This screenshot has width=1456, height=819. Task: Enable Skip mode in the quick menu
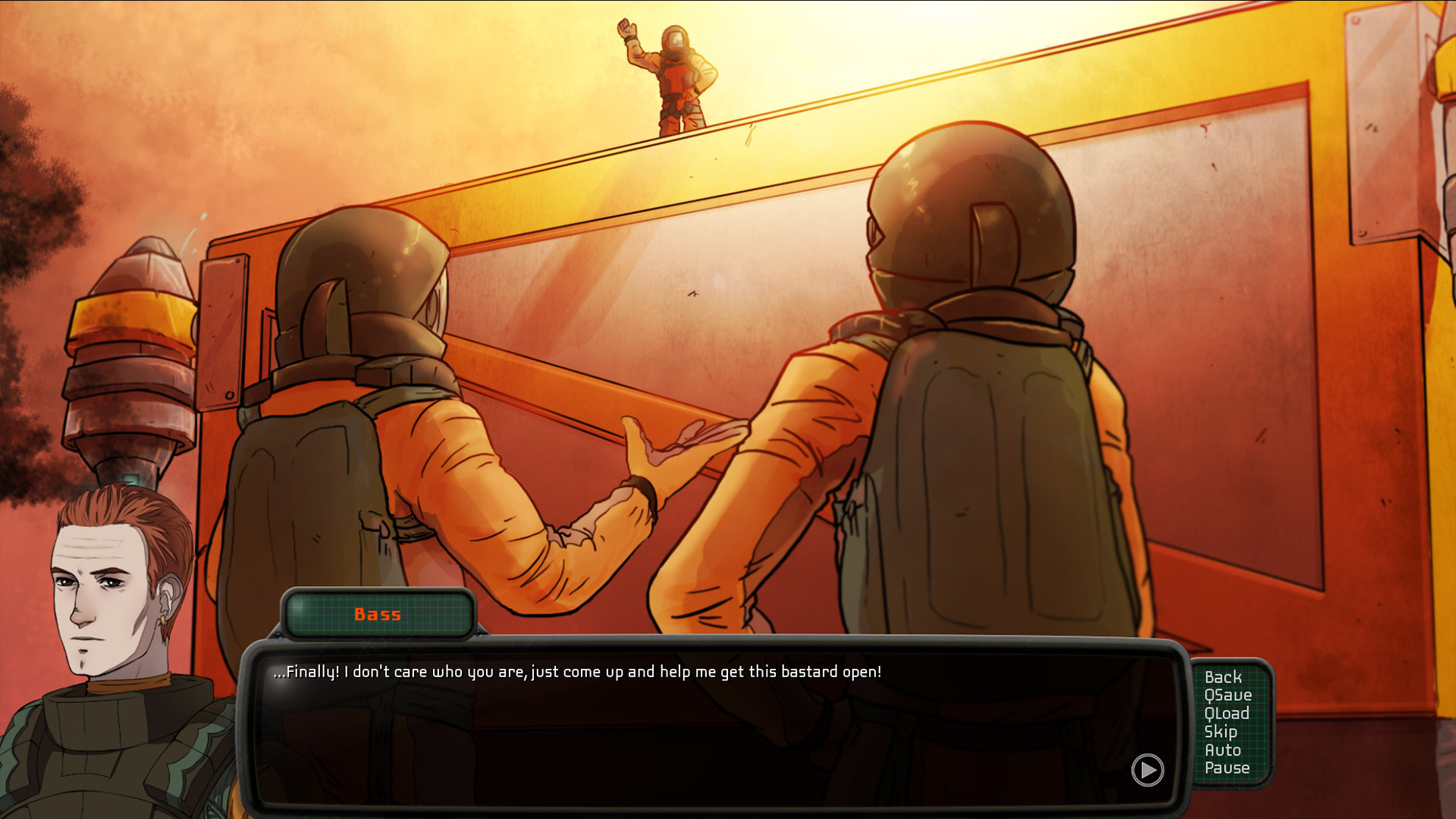click(x=1222, y=732)
